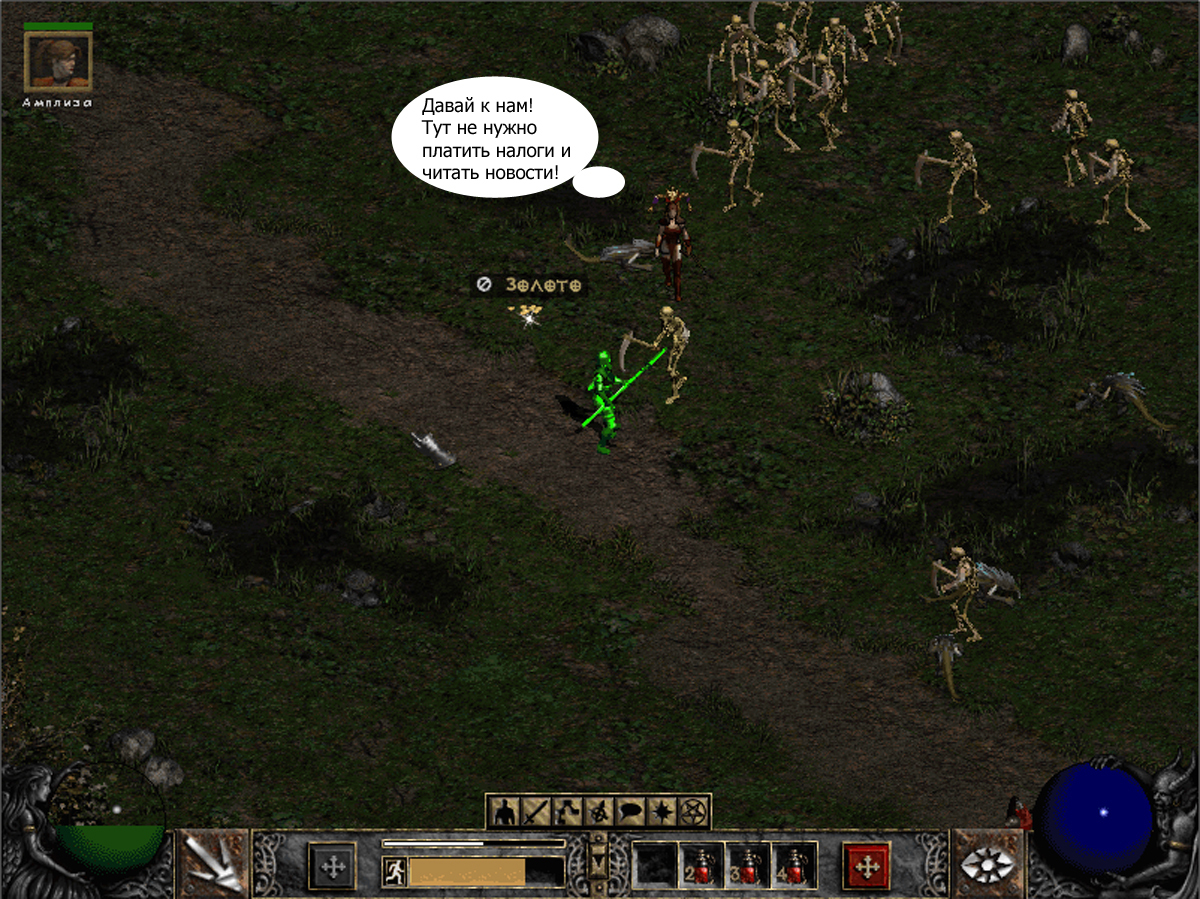The width and height of the screenshot is (1200, 899).
Task: Click the grey cross-arrows button
Action: (332, 865)
